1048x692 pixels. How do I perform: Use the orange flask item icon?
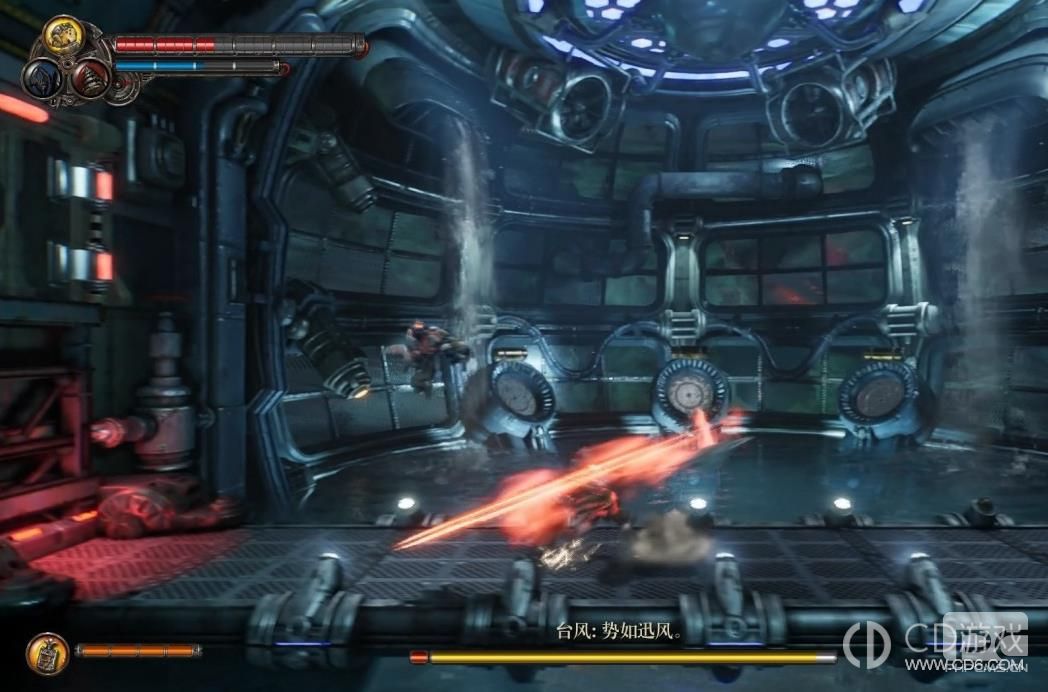(x=47, y=653)
